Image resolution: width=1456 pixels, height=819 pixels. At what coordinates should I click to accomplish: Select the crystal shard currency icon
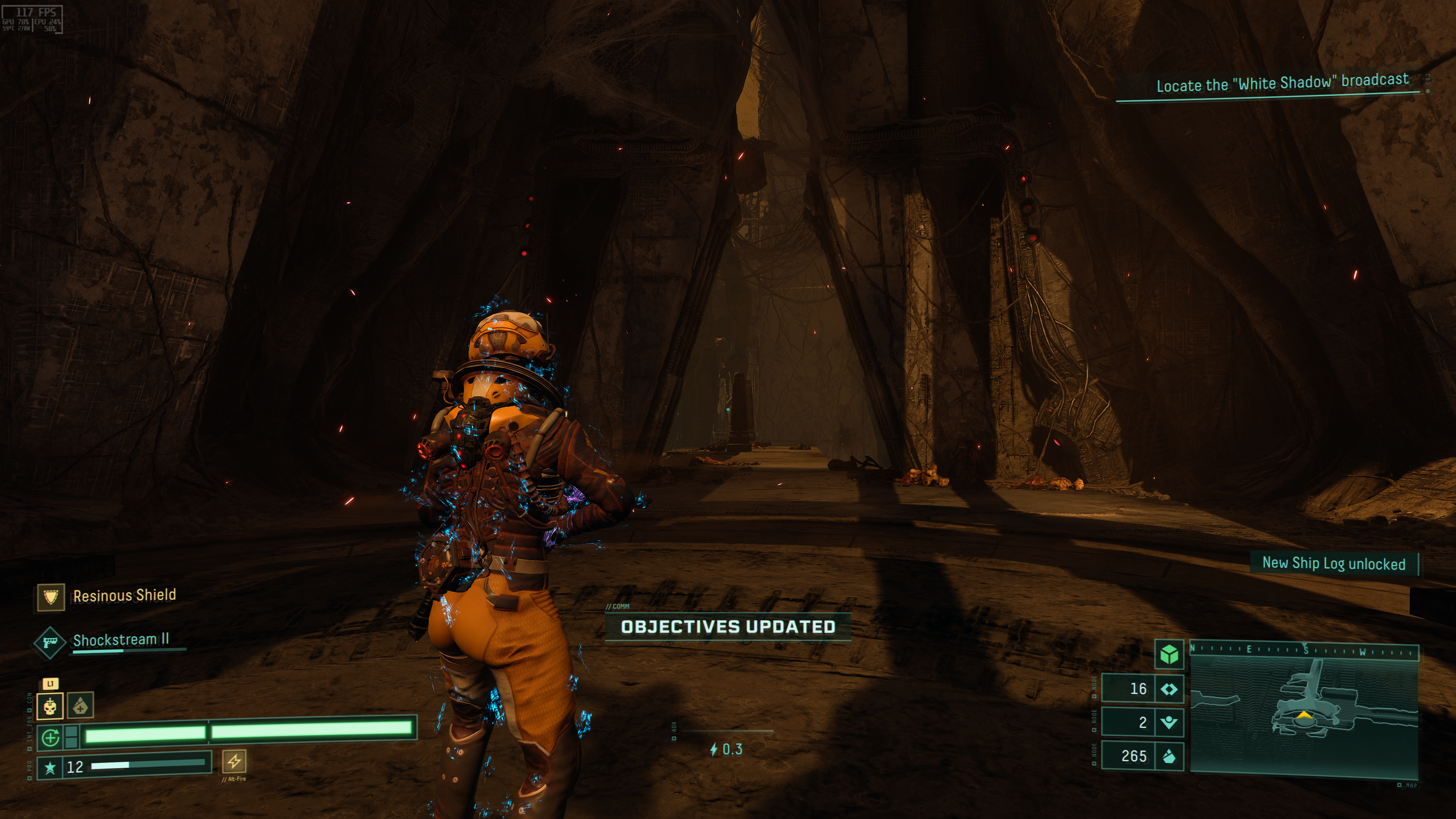click(1169, 756)
